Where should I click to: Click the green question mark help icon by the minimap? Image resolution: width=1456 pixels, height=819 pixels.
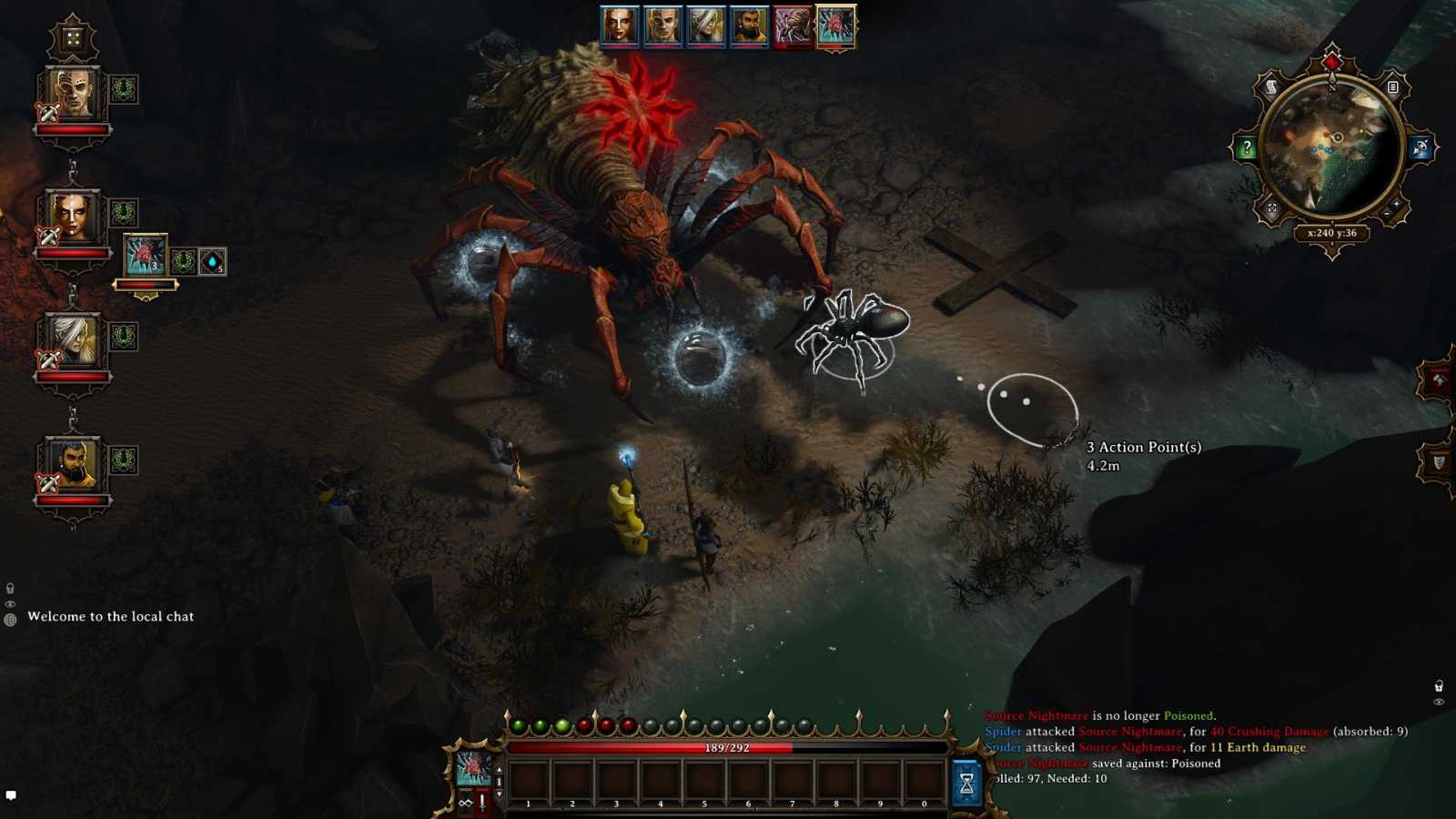1248,148
